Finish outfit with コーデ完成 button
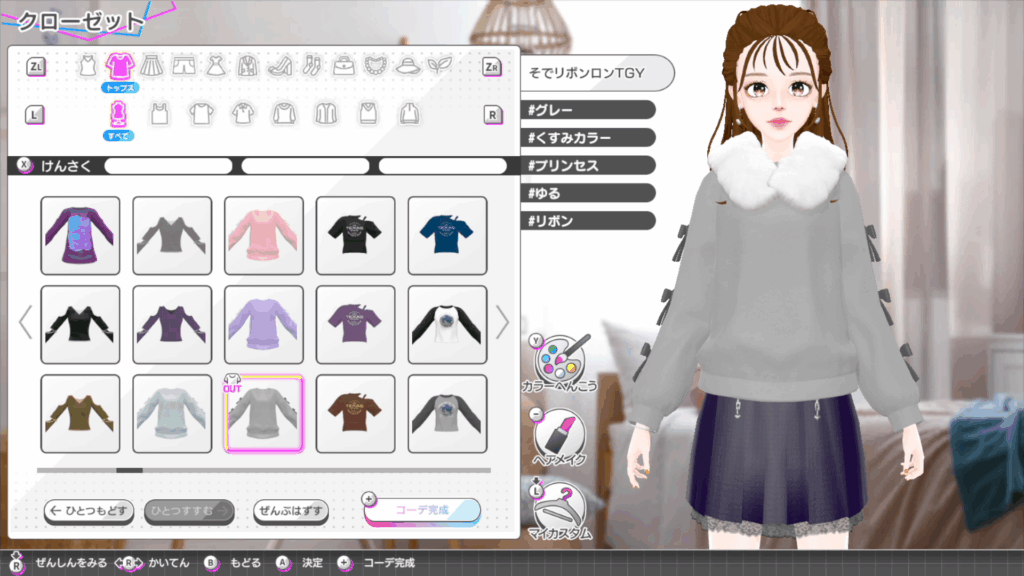Viewport: 1024px width, 576px height. click(421, 510)
